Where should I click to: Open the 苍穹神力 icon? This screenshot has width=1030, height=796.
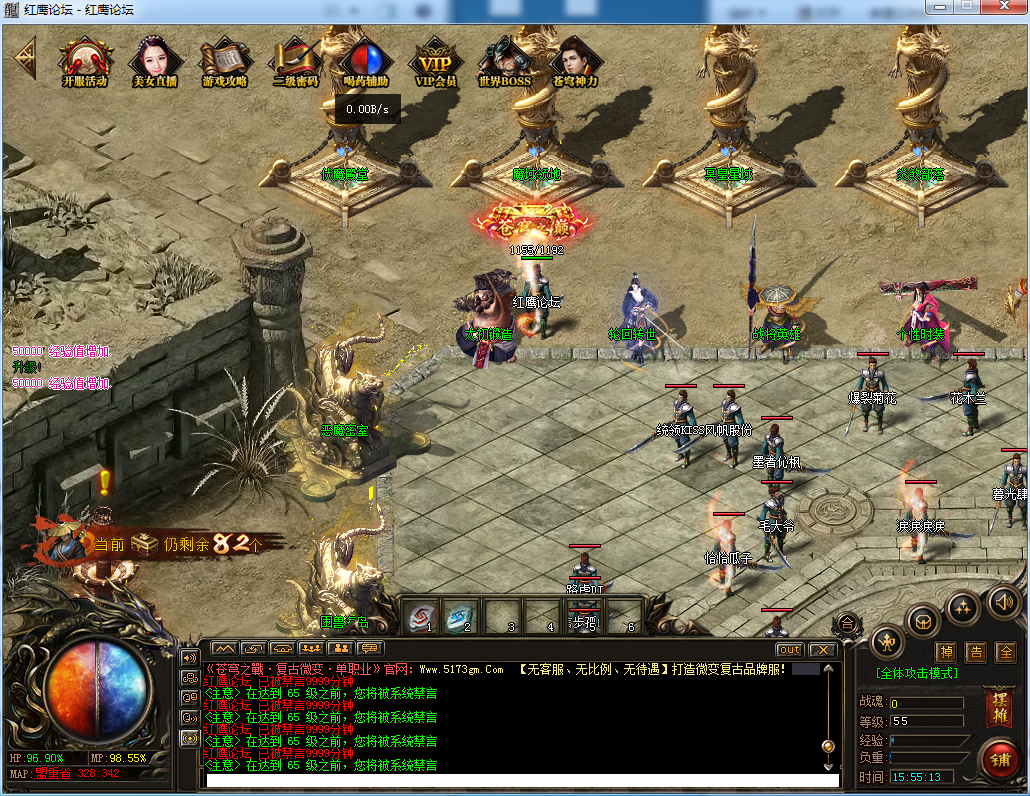(575, 62)
